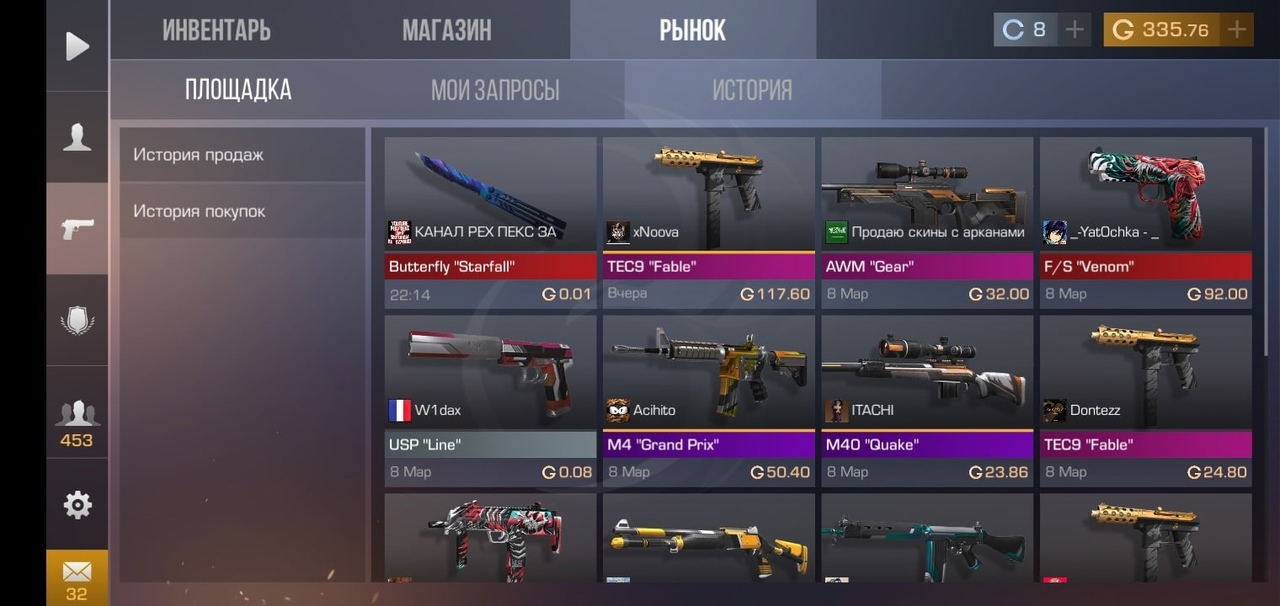Show the ПЛОЩАДКА sub-tab
Image resolution: width=1280 pixels, height=606 pixels.
pos(238,90)
